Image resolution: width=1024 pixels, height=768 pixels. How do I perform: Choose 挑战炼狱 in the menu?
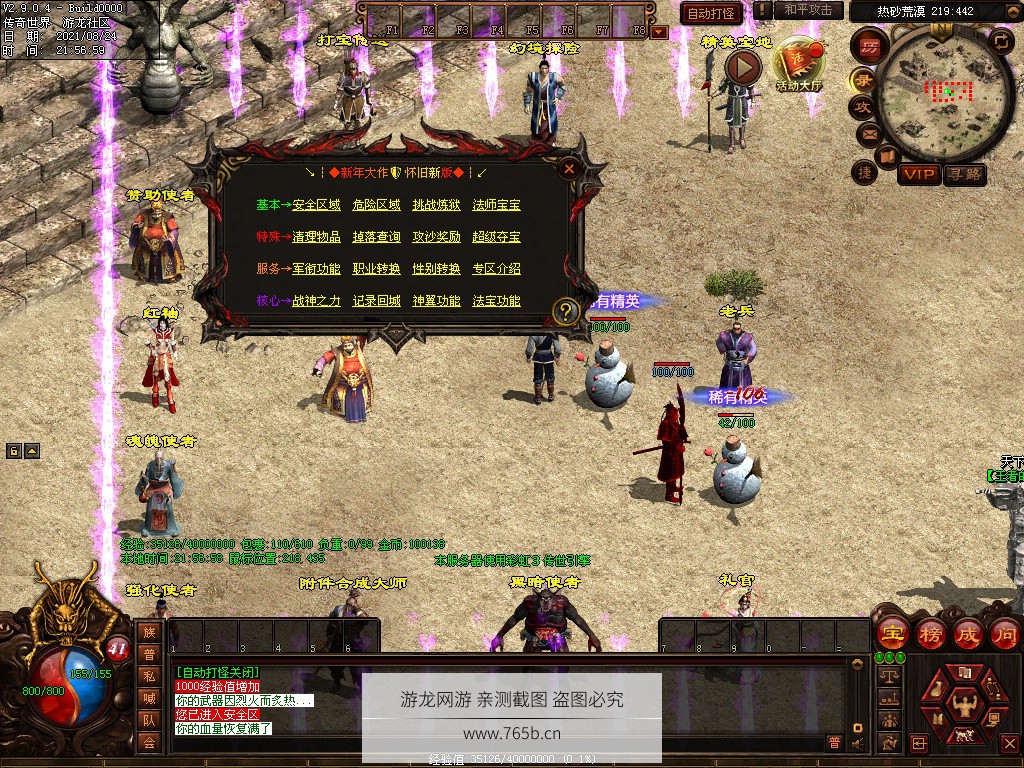click(x=436, y=205)
